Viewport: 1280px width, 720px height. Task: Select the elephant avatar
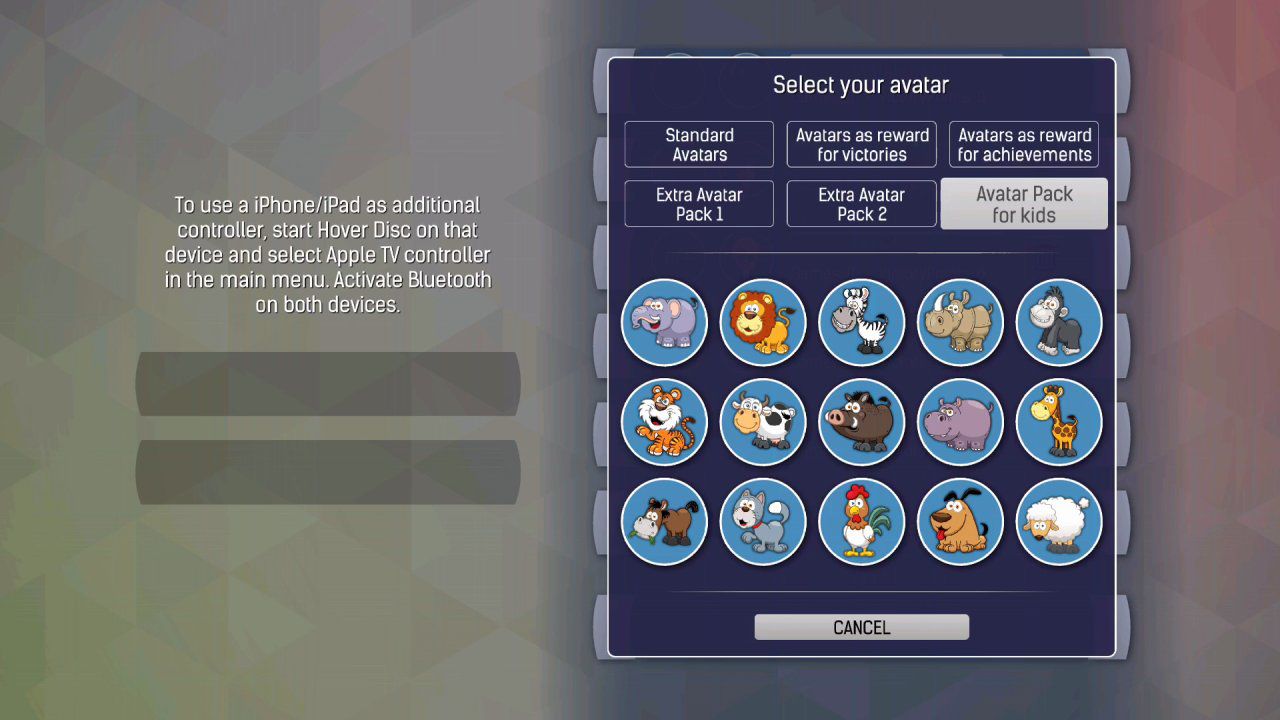[x=664, y=322]
